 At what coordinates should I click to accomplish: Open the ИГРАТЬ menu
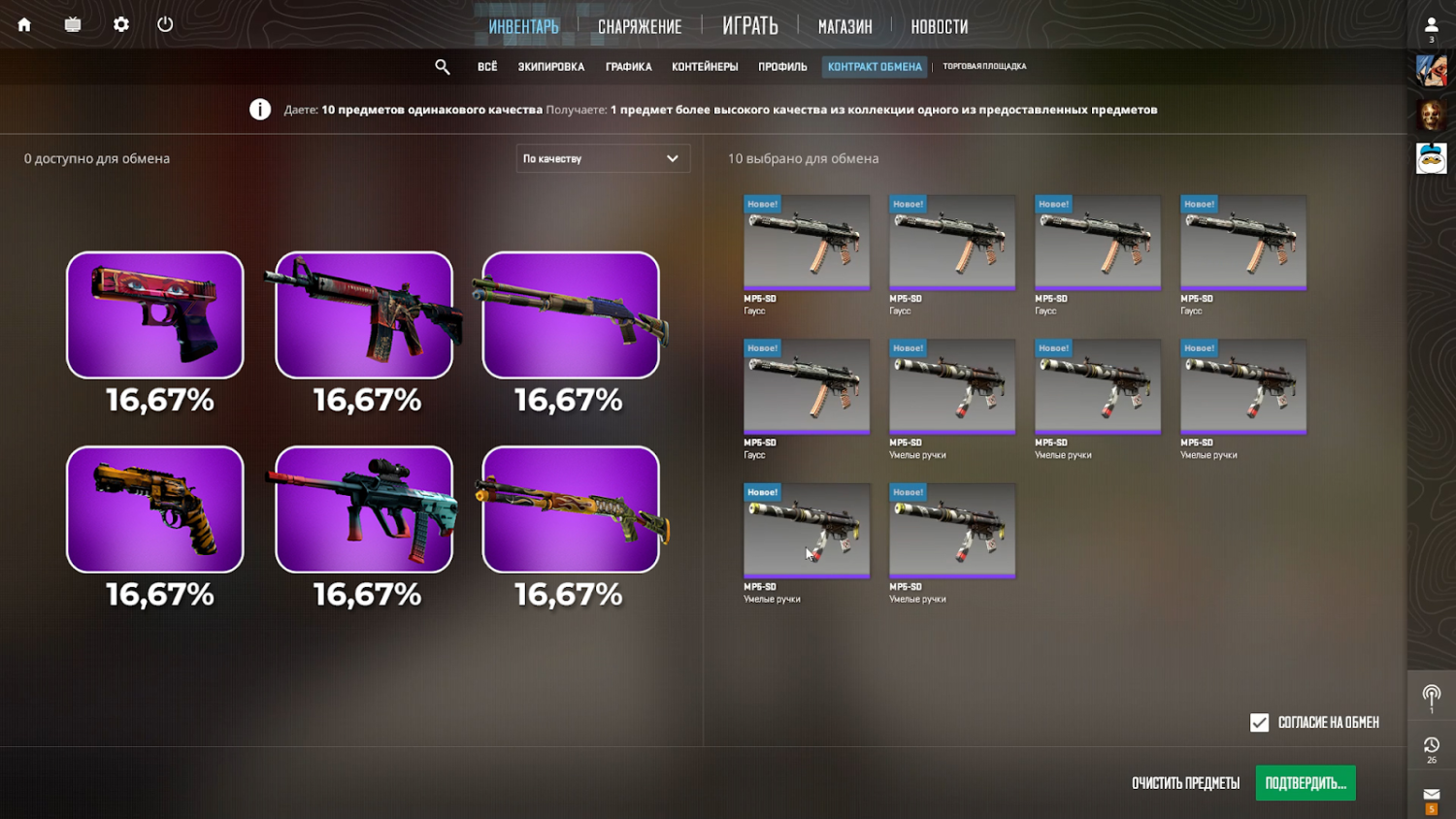(x=748, y=26)
